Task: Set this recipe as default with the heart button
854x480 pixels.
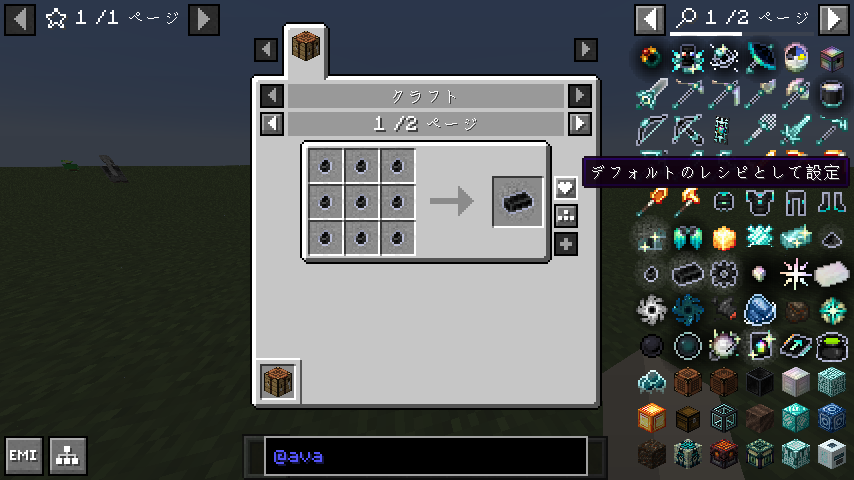Action: click(566, 187)
